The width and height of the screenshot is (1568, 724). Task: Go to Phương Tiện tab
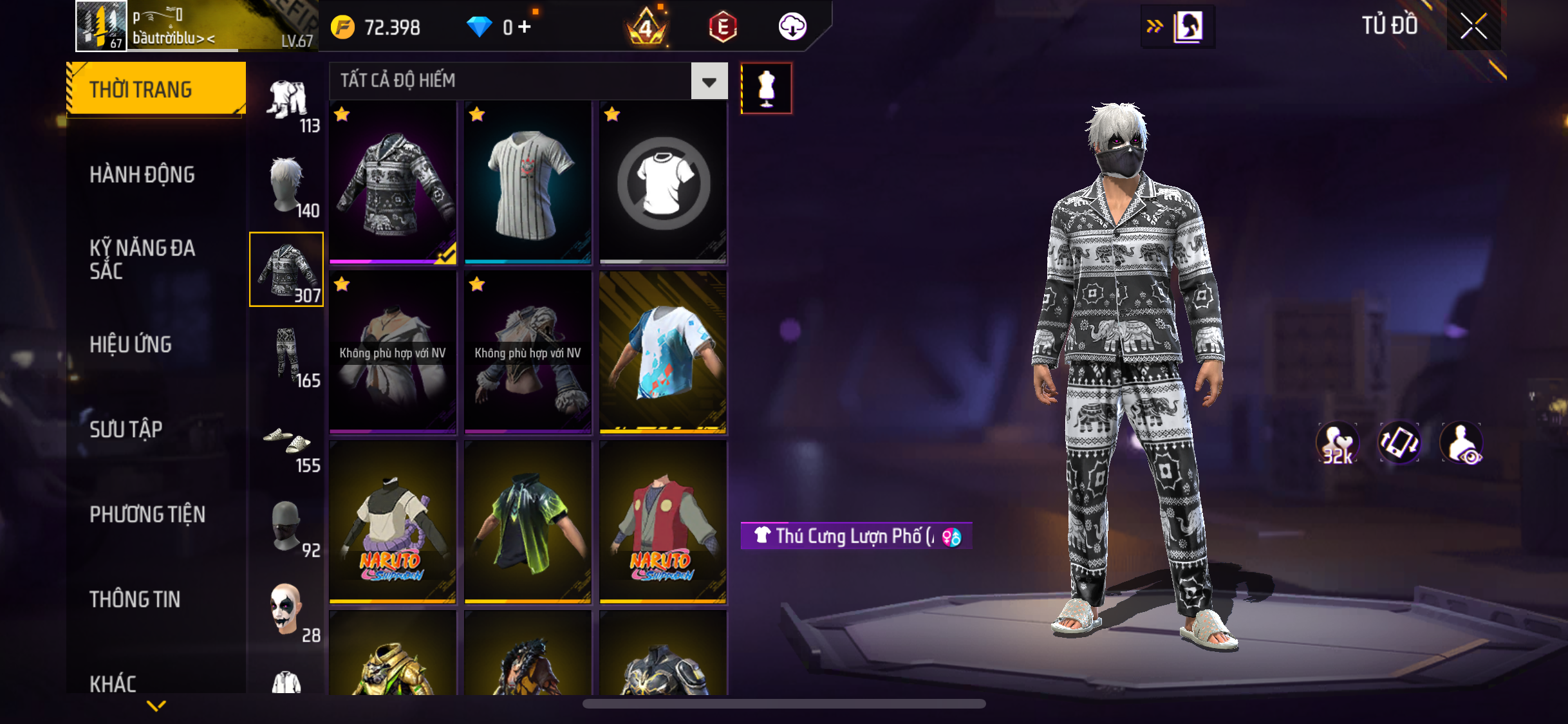pos(147,514)
